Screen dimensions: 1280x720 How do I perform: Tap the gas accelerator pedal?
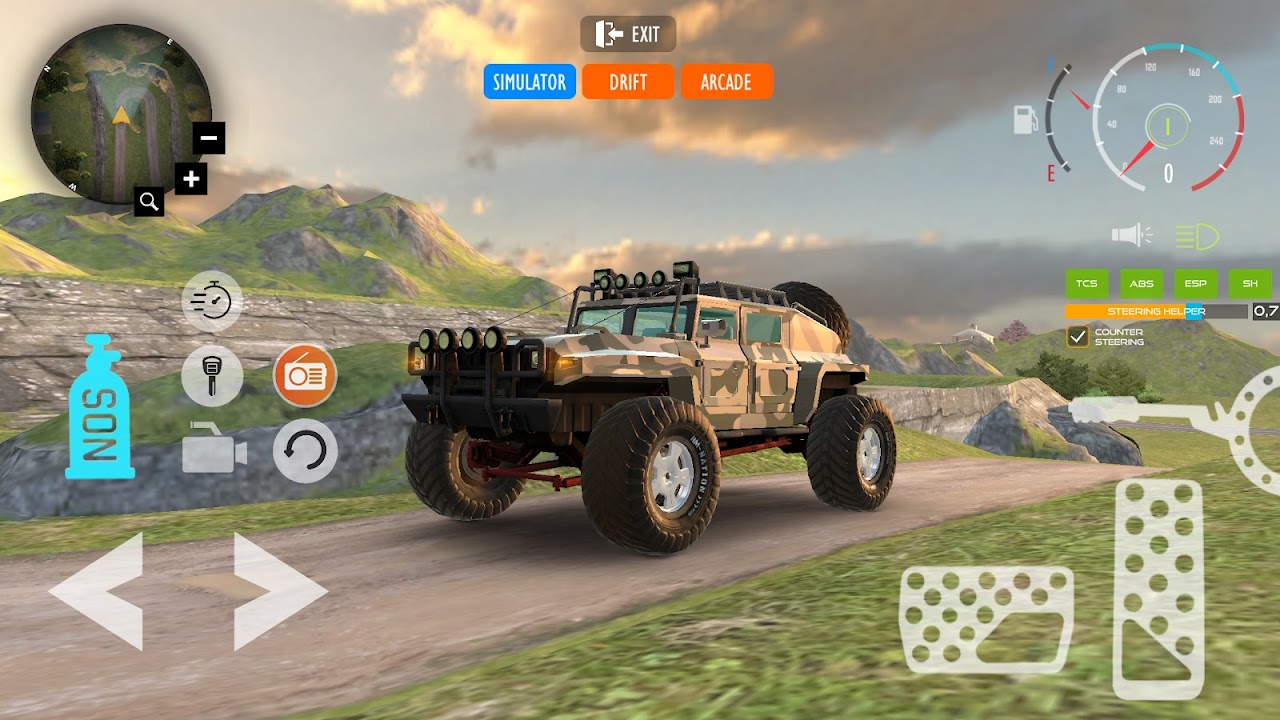1158,588
